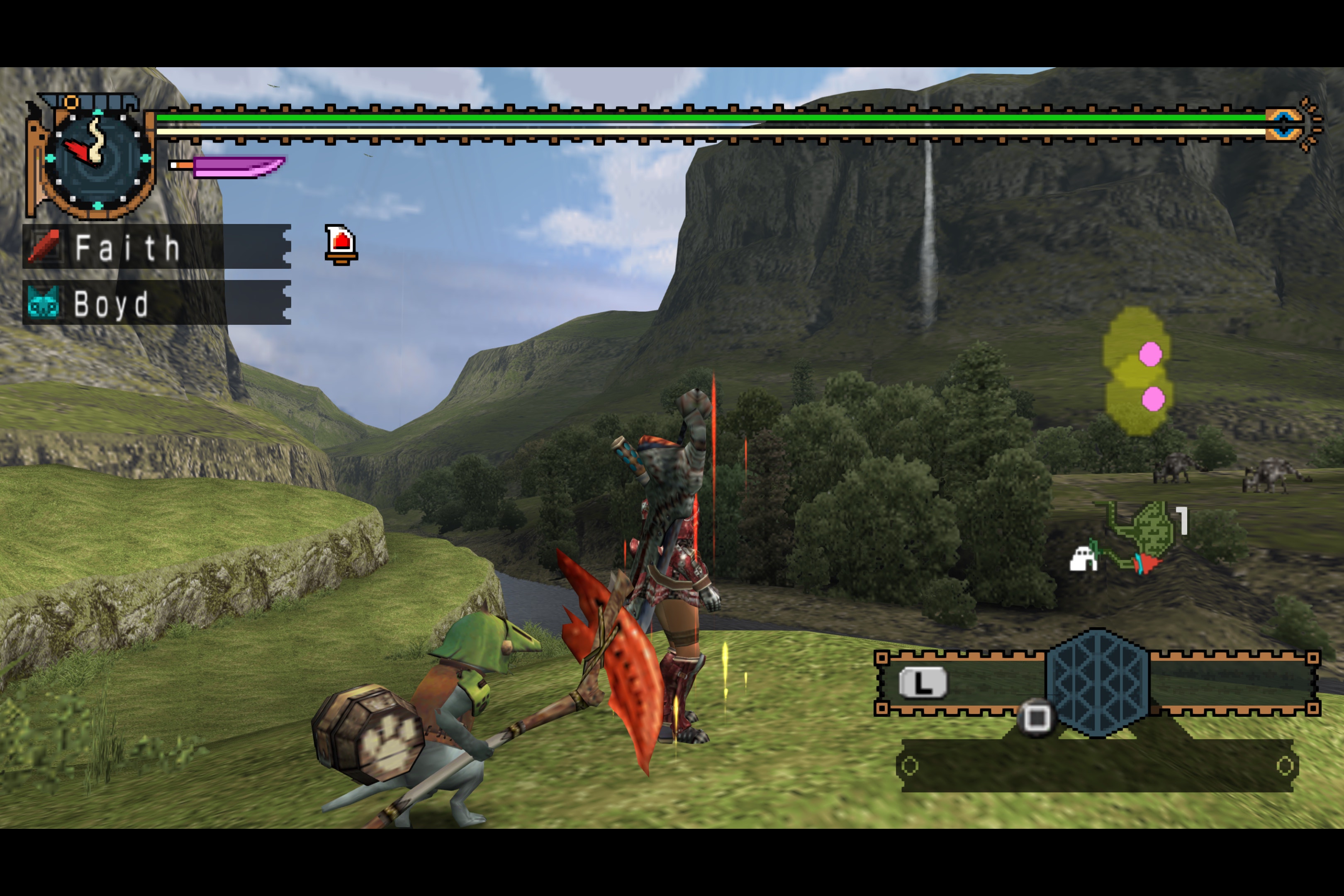1344x896 pixels.
Task: Select Boyd's Felyne companion panel
Action: pyautogui.click(x=156, y=303)
